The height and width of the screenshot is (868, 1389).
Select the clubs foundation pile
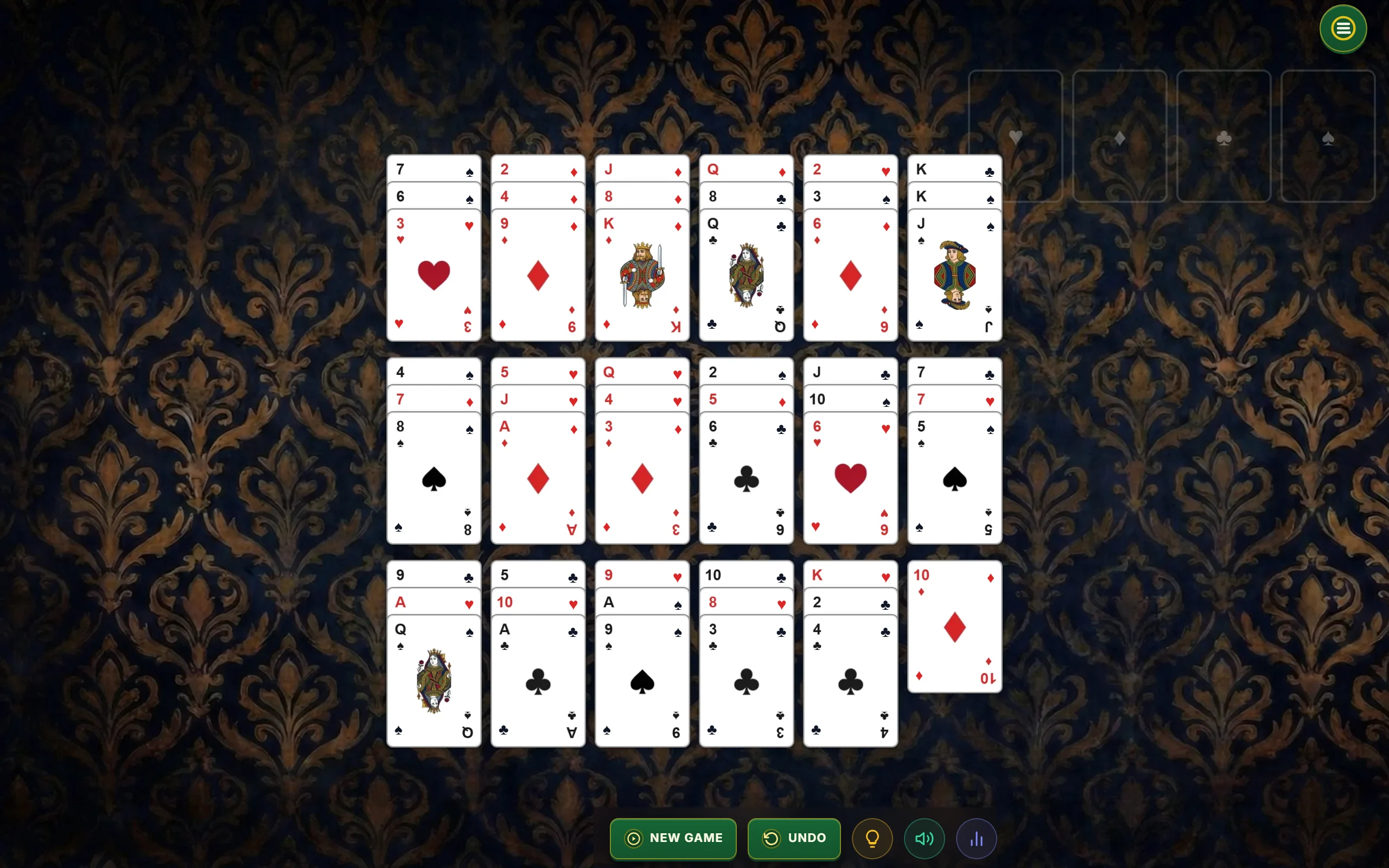(1224, 138)
